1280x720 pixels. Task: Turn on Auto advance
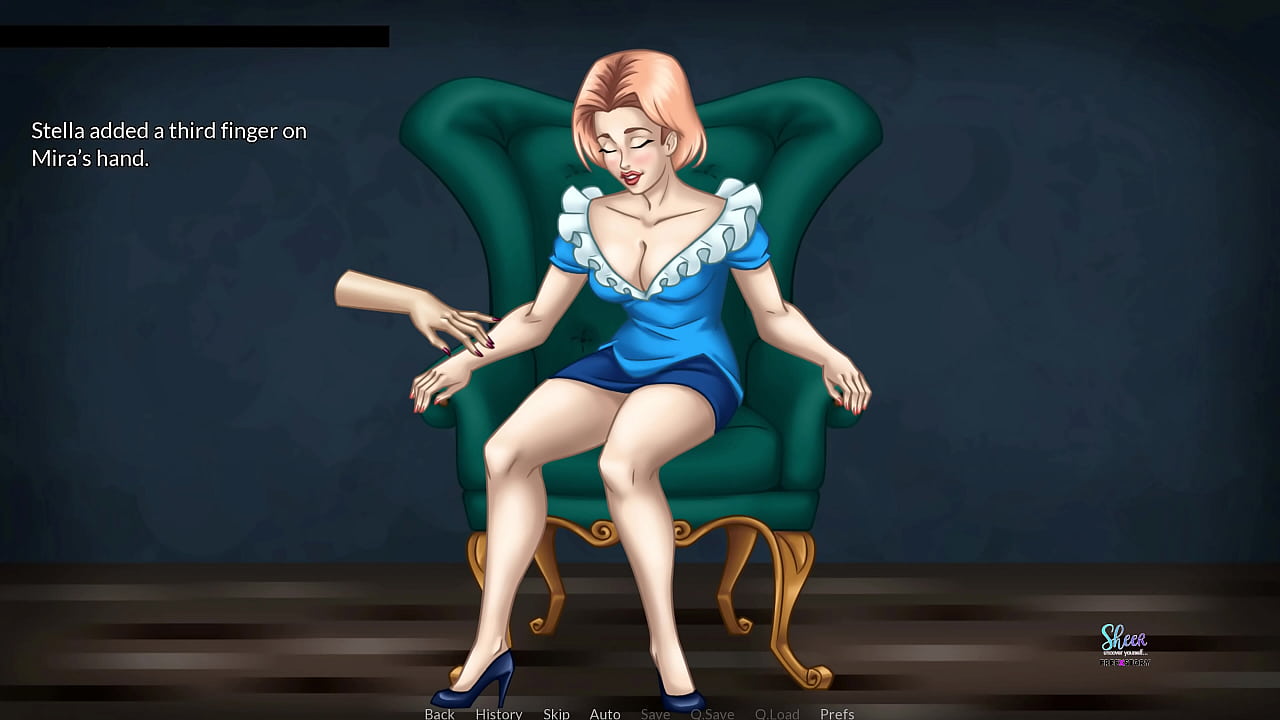coord(605,713)
